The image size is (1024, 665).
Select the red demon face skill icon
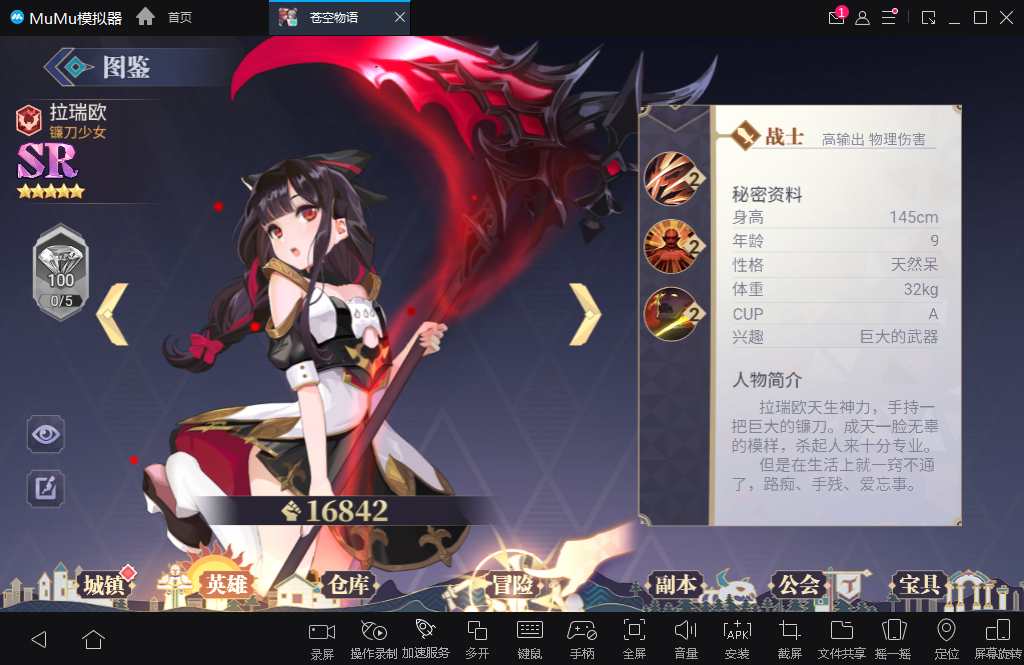pos(670,245)
